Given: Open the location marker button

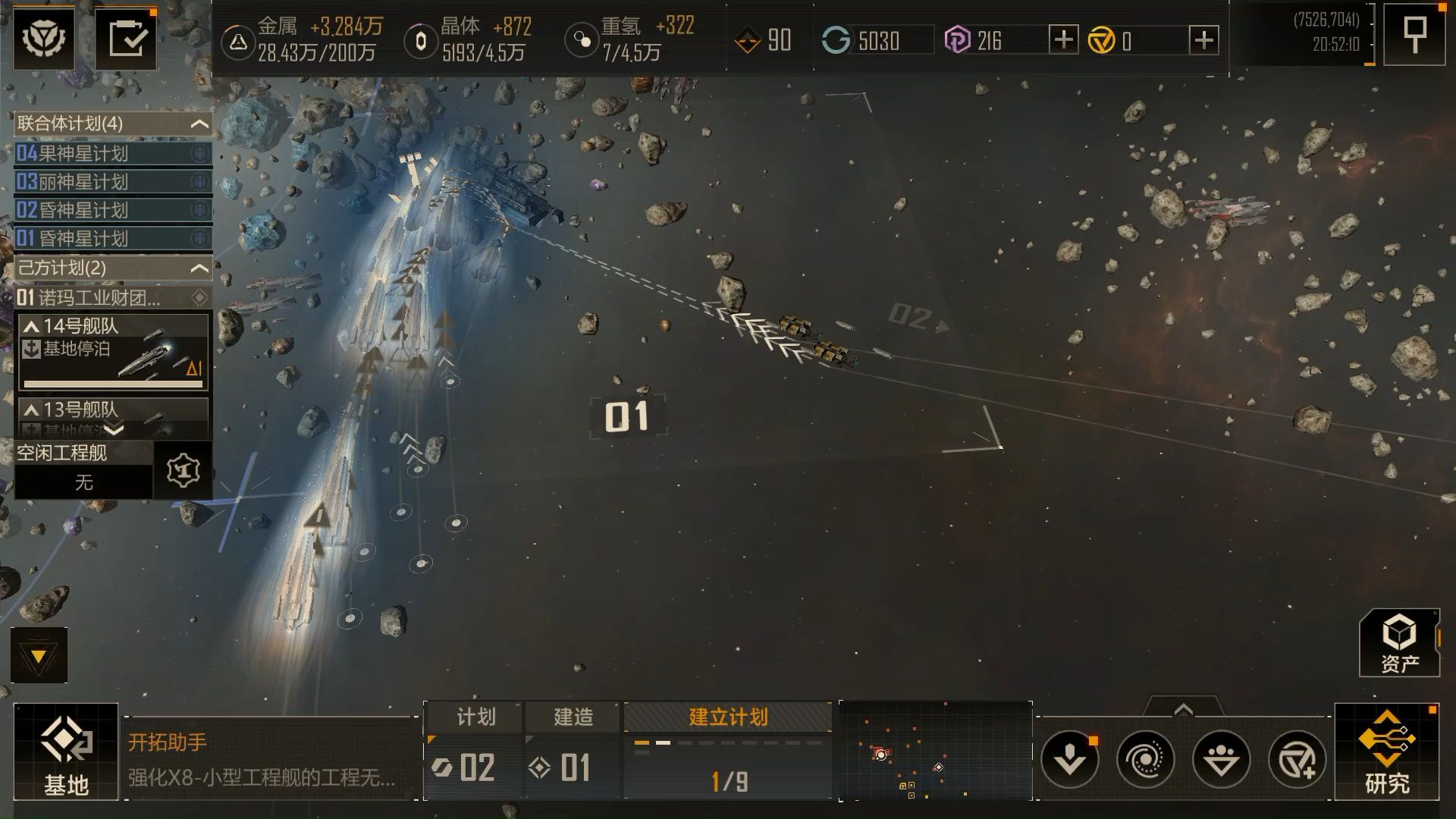Looking at the screenshot, I should coord(1414,35).
